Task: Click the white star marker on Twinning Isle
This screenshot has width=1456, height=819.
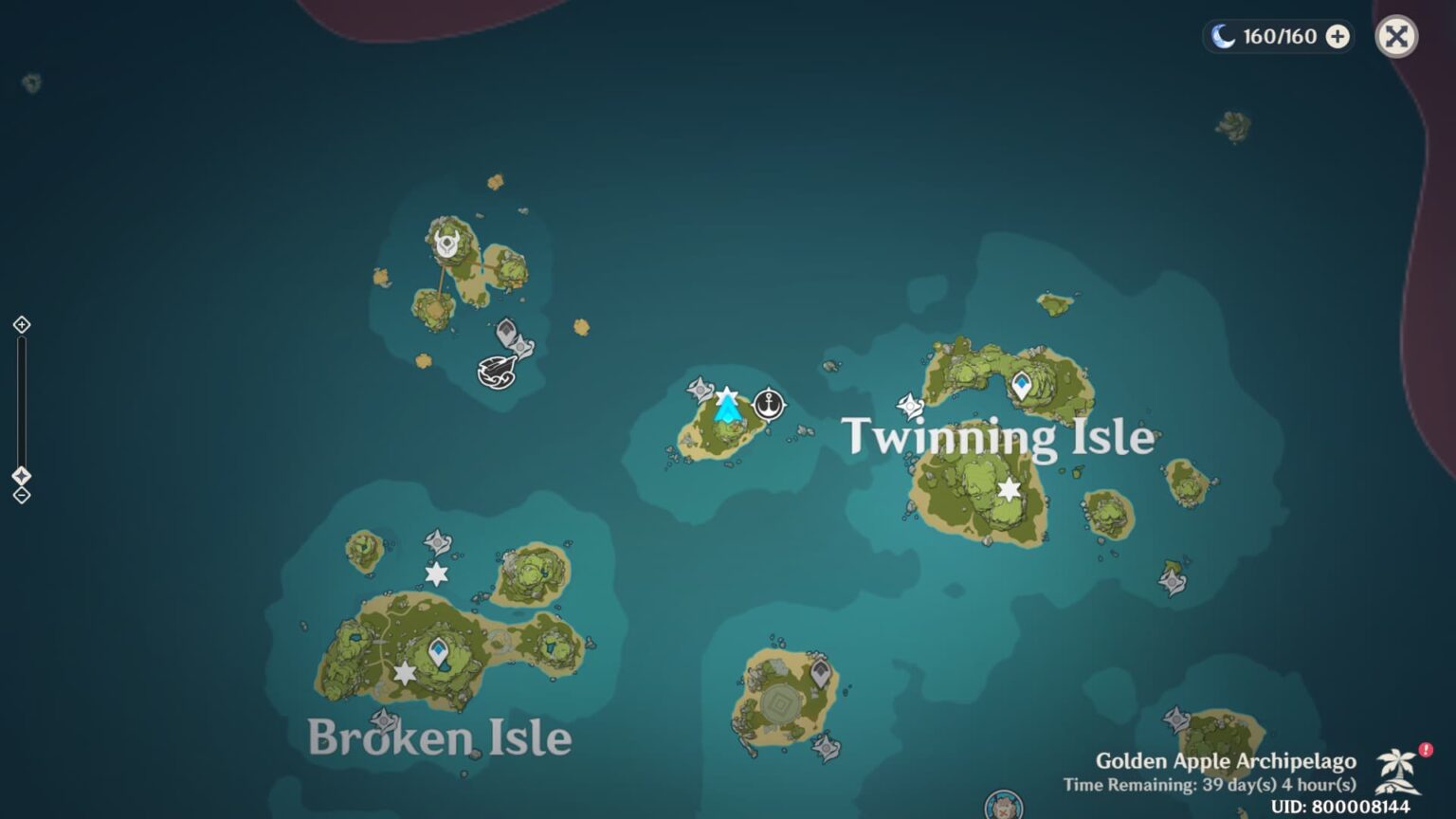Action: tap(1008, 489)
